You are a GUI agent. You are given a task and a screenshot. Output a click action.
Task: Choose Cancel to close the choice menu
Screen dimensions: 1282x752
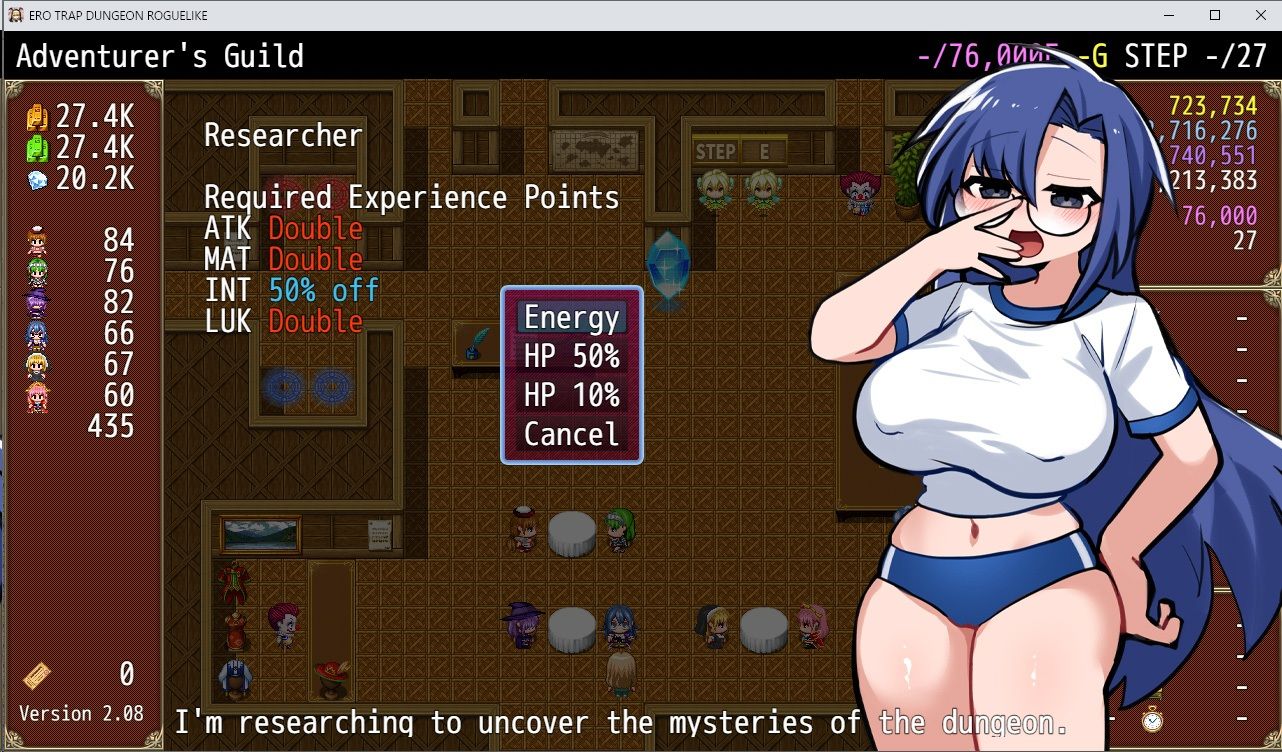(x=570, y=434)
